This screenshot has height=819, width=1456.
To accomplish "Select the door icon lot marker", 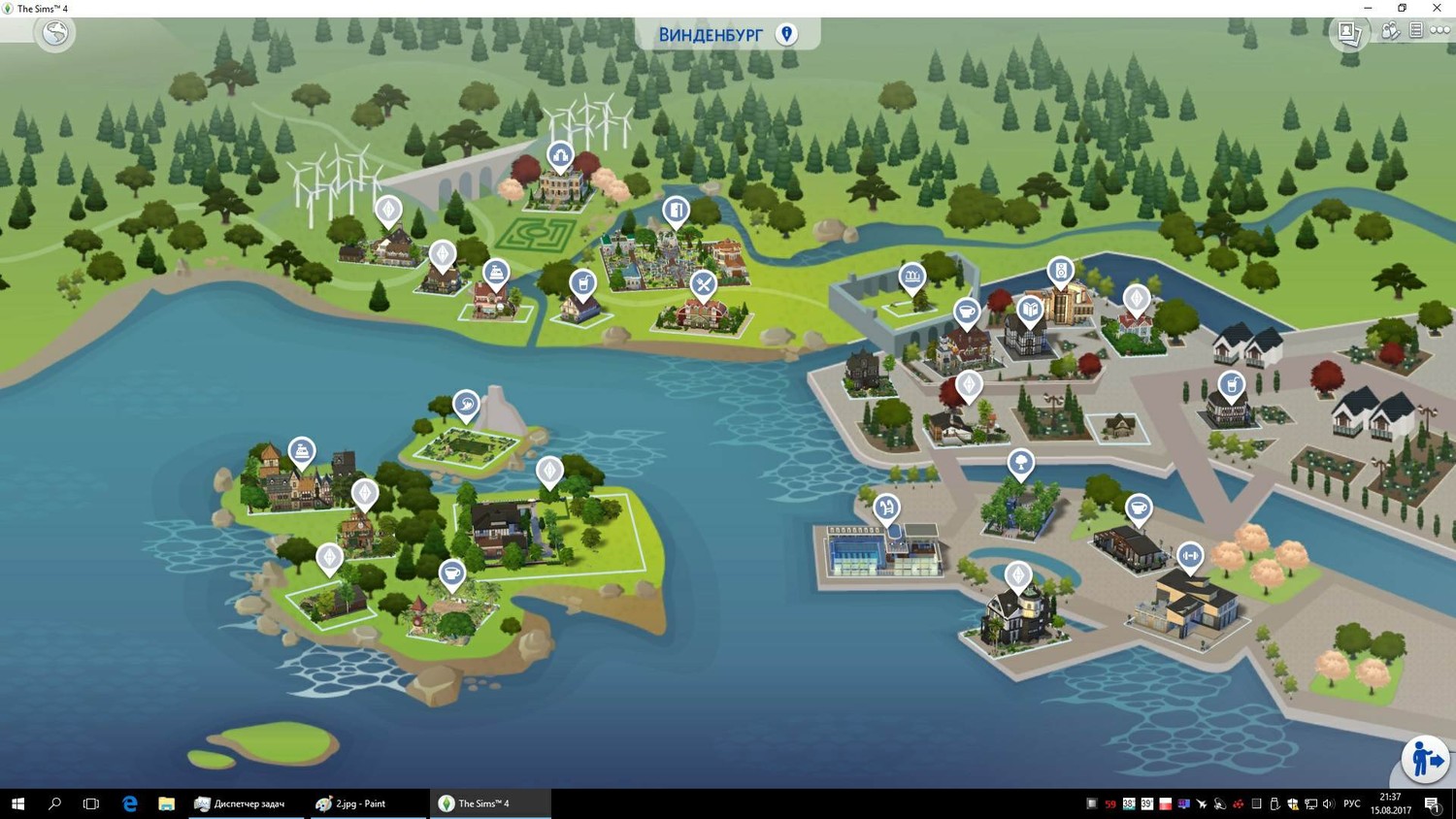I will (676, 210).
